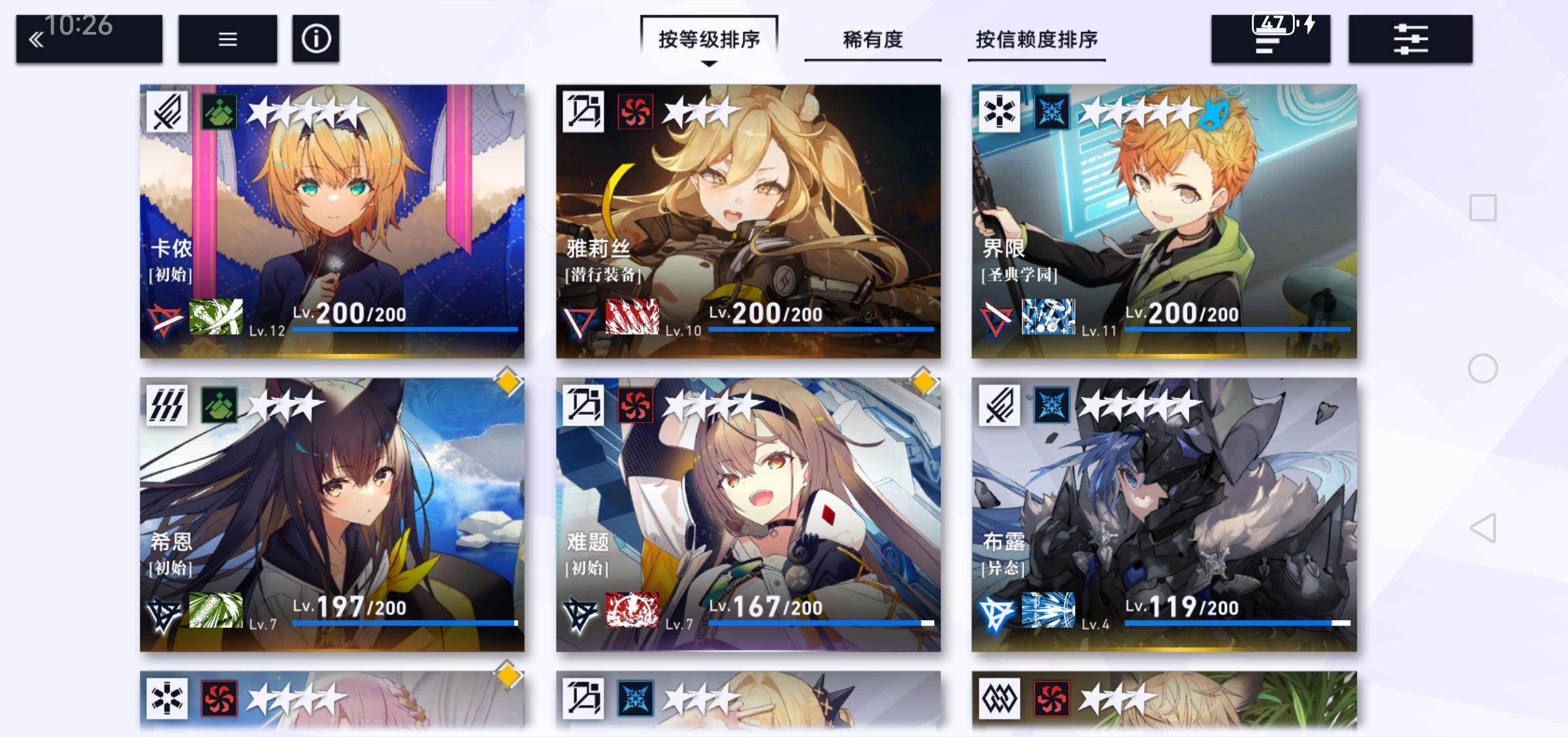Open the hamburger menu icon top left
This screenshot has width=1568, height=737.
[x=226, y=39]
